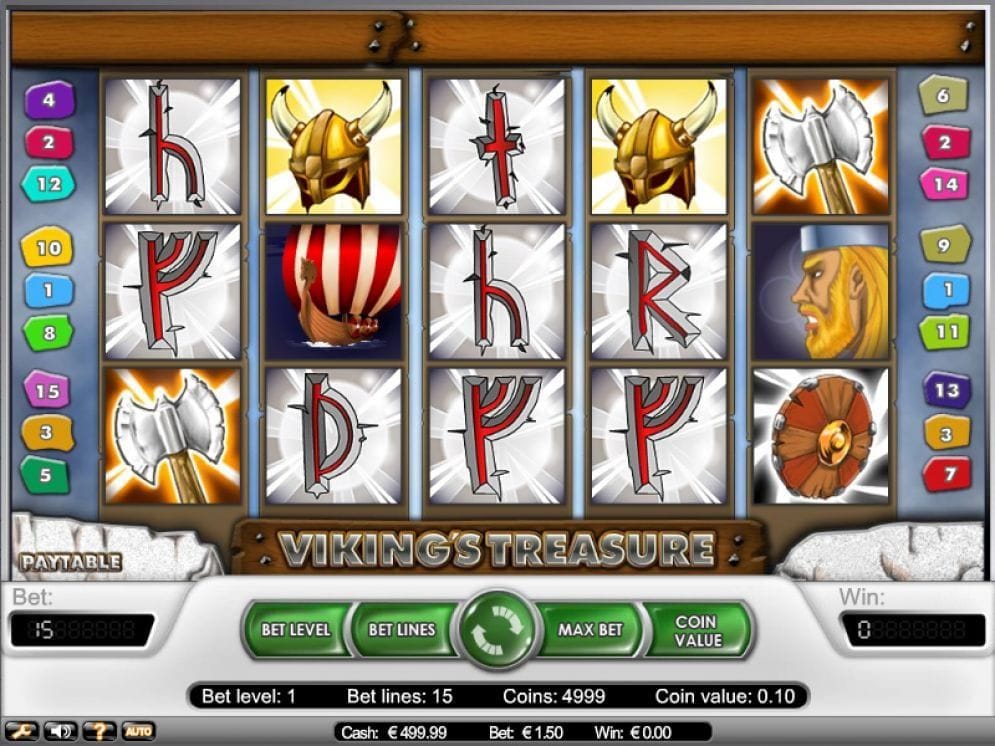The image size is (995, 746).
Task: Enable autoplay with the AUTO button
Action: [138, 731]
